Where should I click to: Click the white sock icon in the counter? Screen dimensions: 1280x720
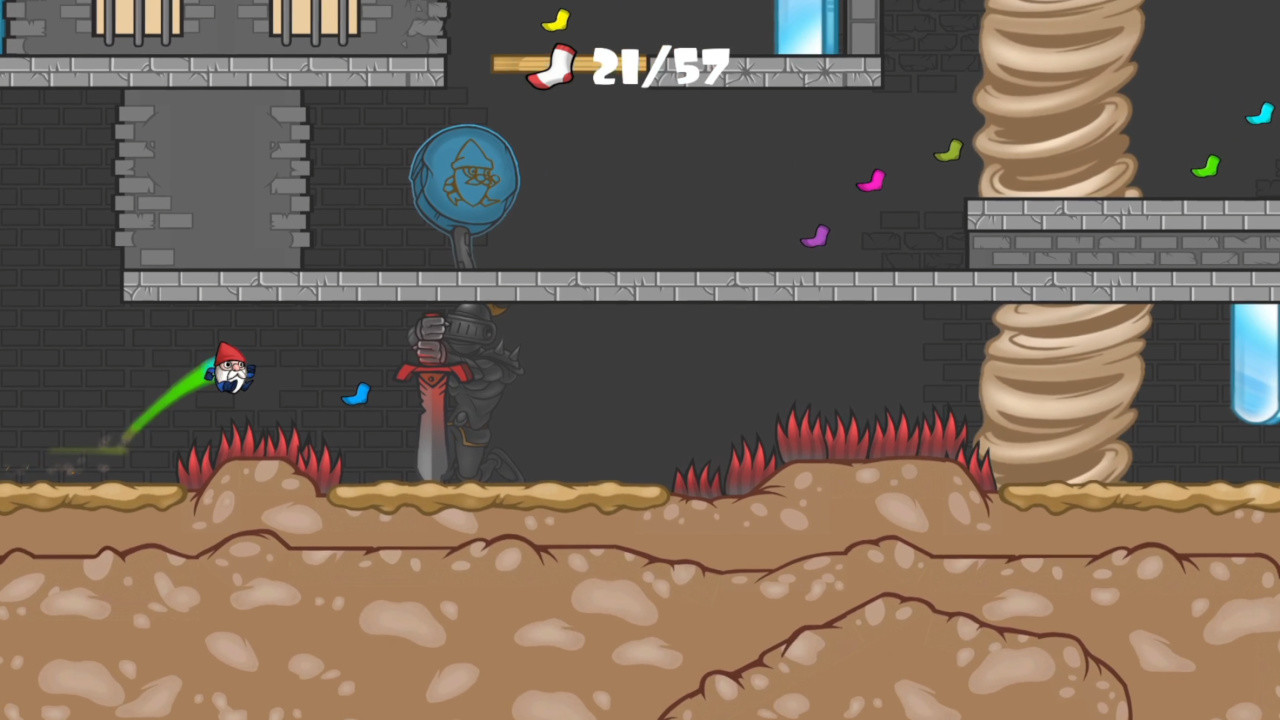point(553,68)
